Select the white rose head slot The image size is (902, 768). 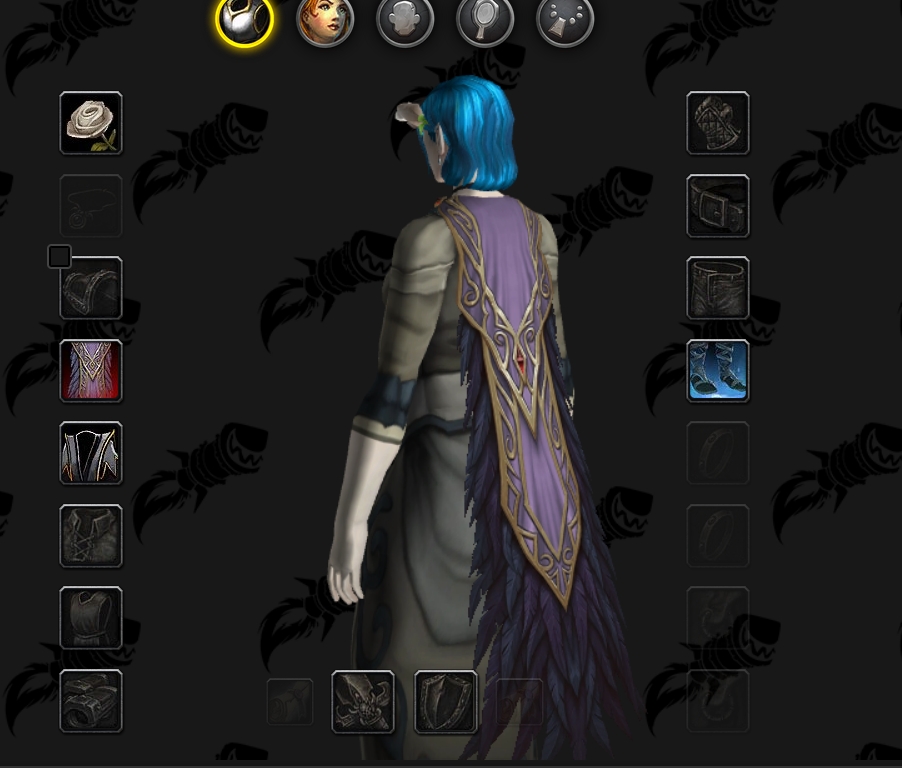pos(91,123)
